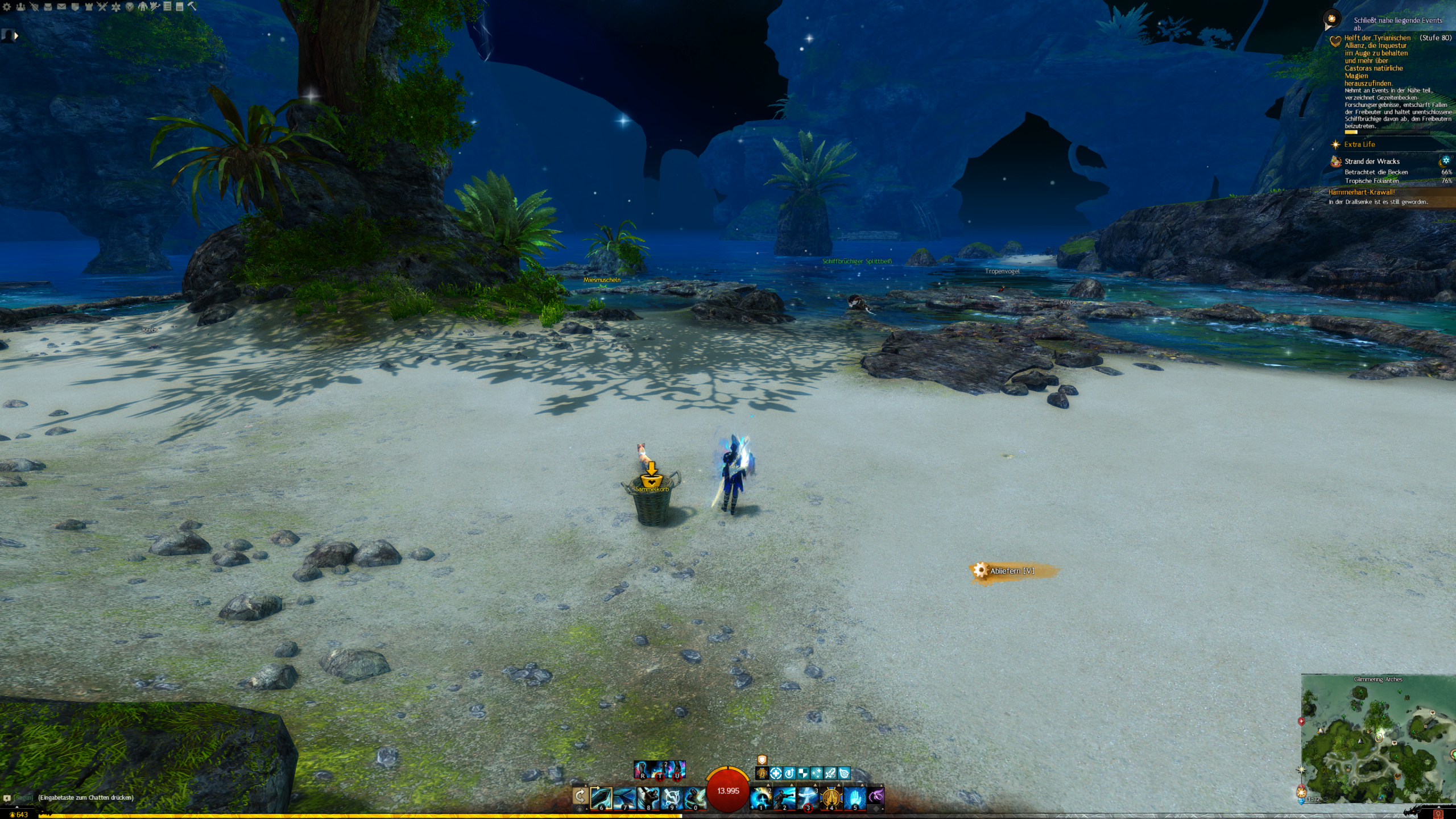Viewport: 1456px width, 819px height.
Task: Open the mail envelope icon
Action: click(61, 7)
